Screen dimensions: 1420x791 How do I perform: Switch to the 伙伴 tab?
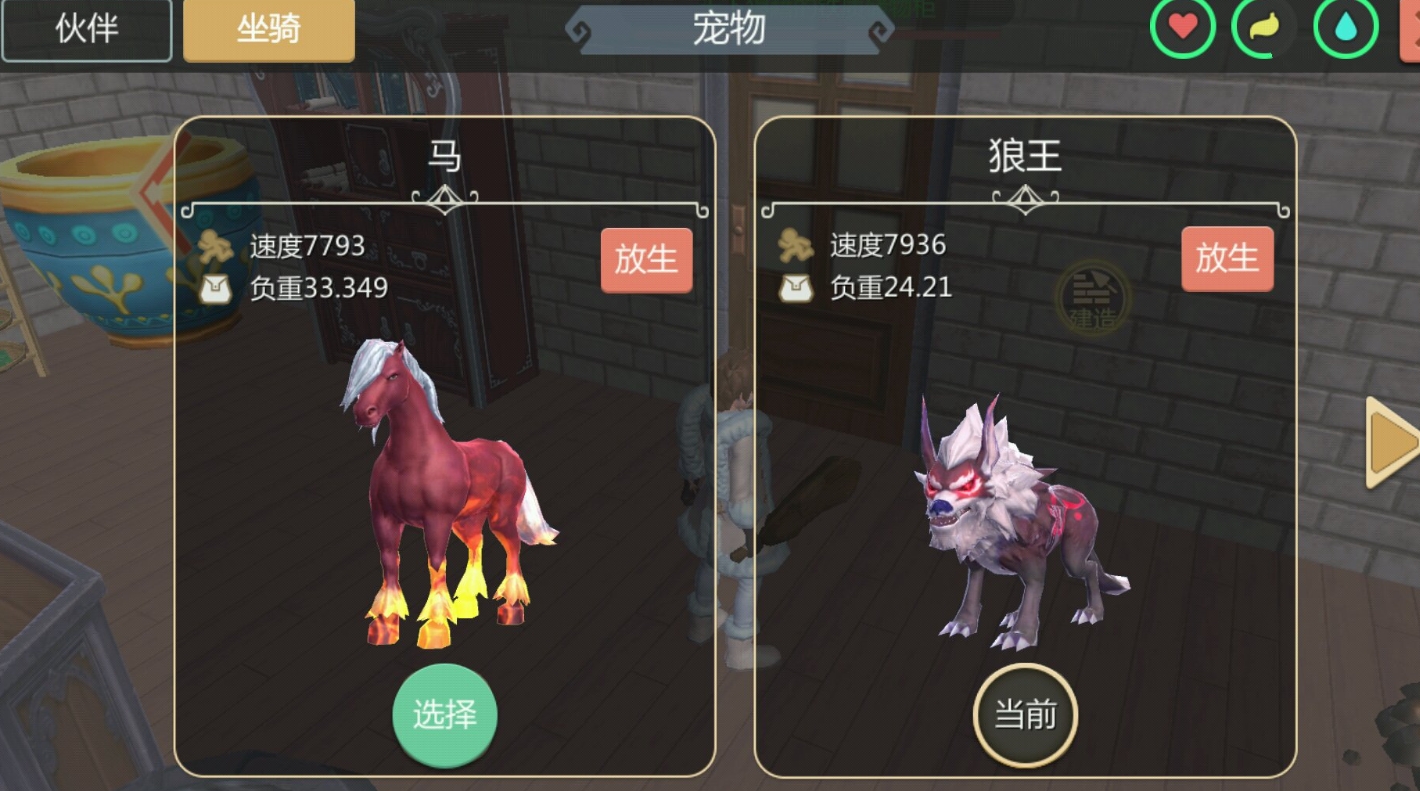coord(86,29)
